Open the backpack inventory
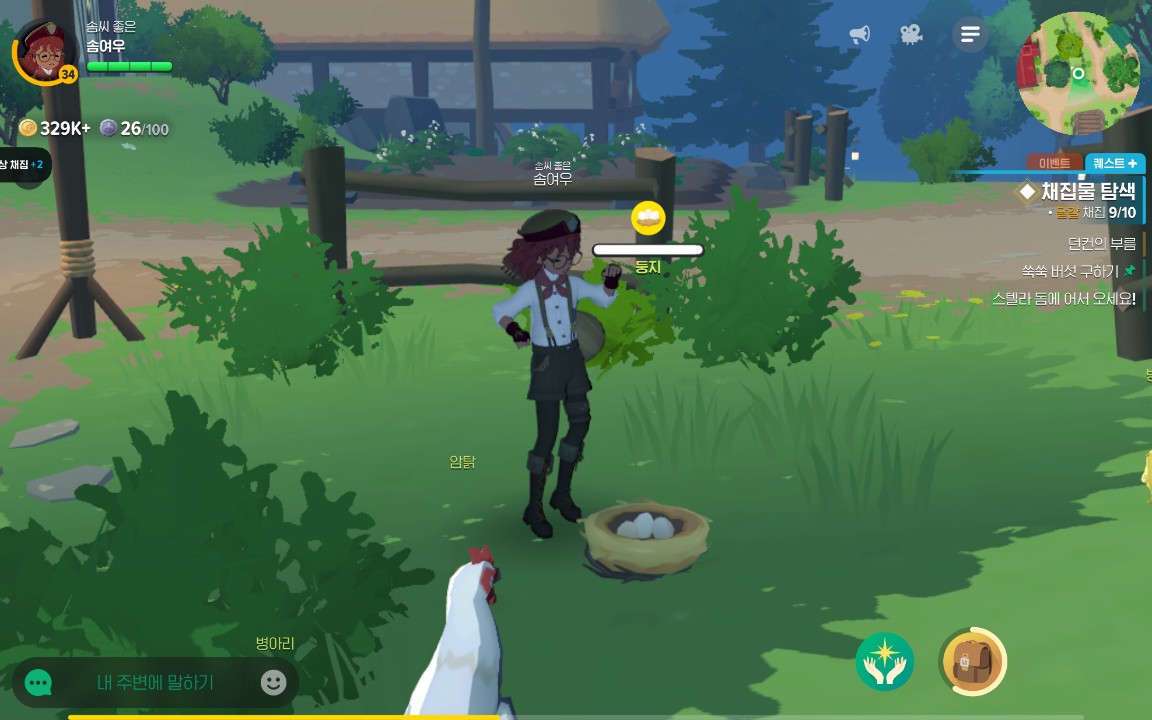Viewport: 1152px width, 720px height. (x=972, y=662)
